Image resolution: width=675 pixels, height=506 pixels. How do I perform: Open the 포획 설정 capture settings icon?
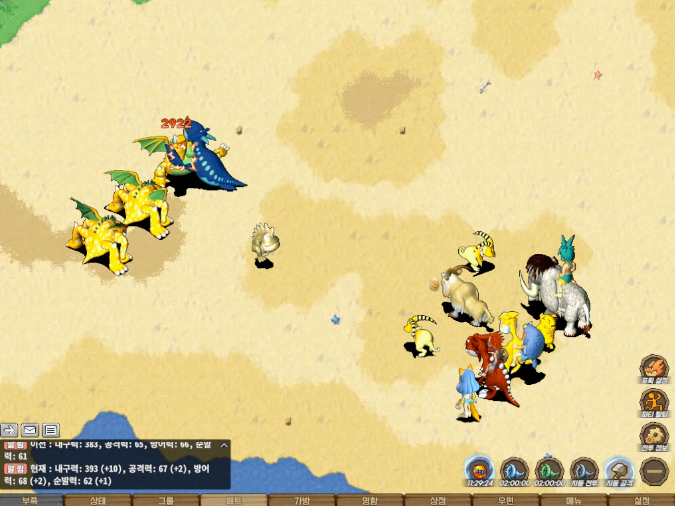(654, 368)
